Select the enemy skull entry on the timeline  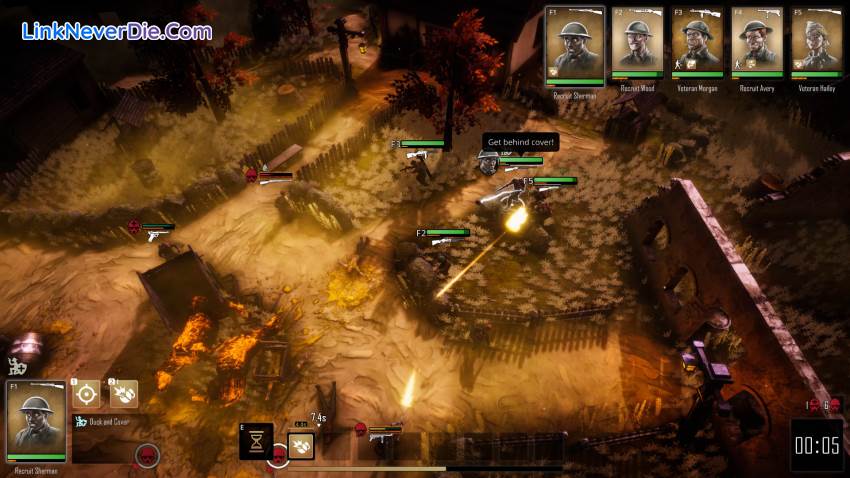(x=360, y=429)
